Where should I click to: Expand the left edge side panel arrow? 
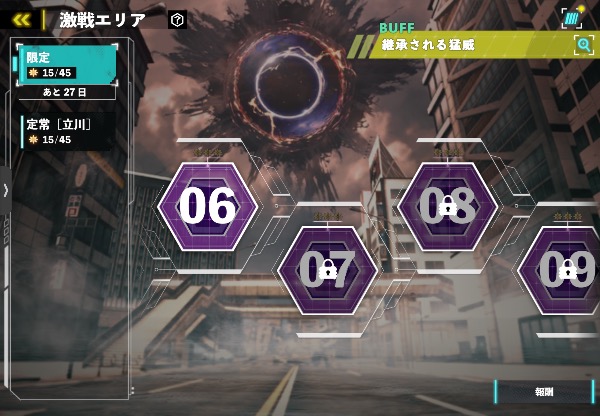click(5, 190)
